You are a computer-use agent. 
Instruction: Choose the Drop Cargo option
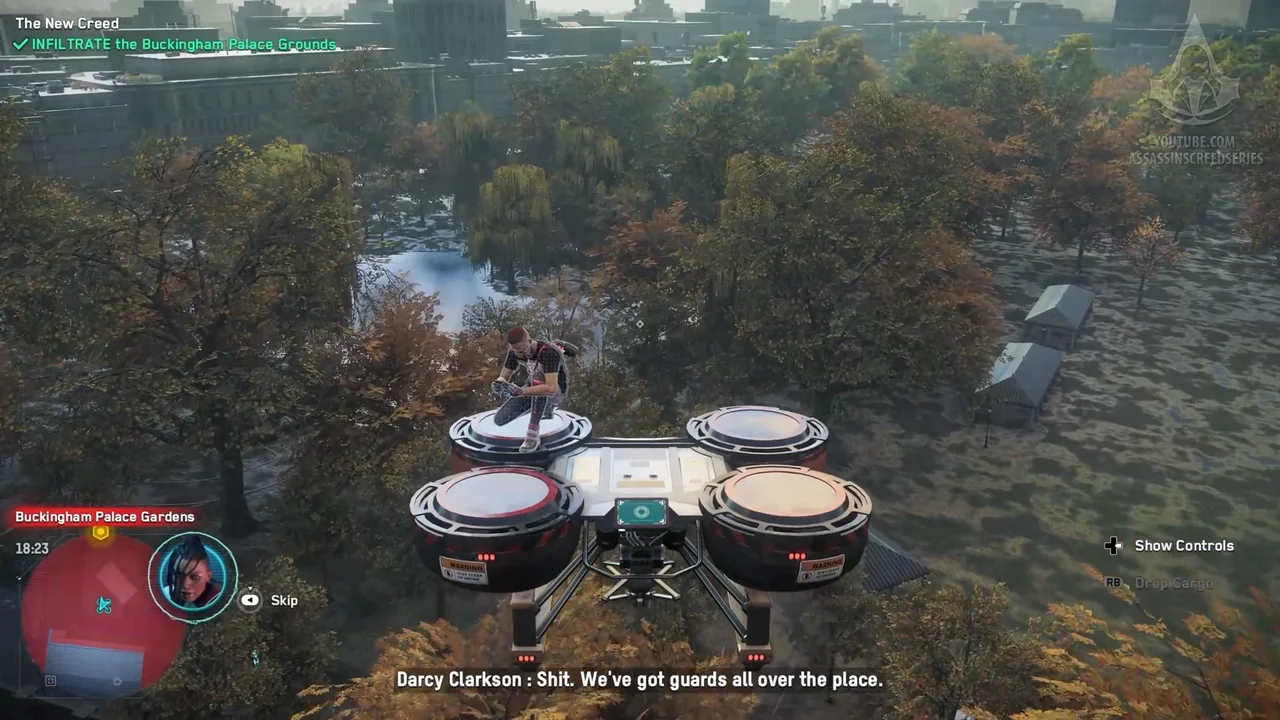(x=1160, y=582)
